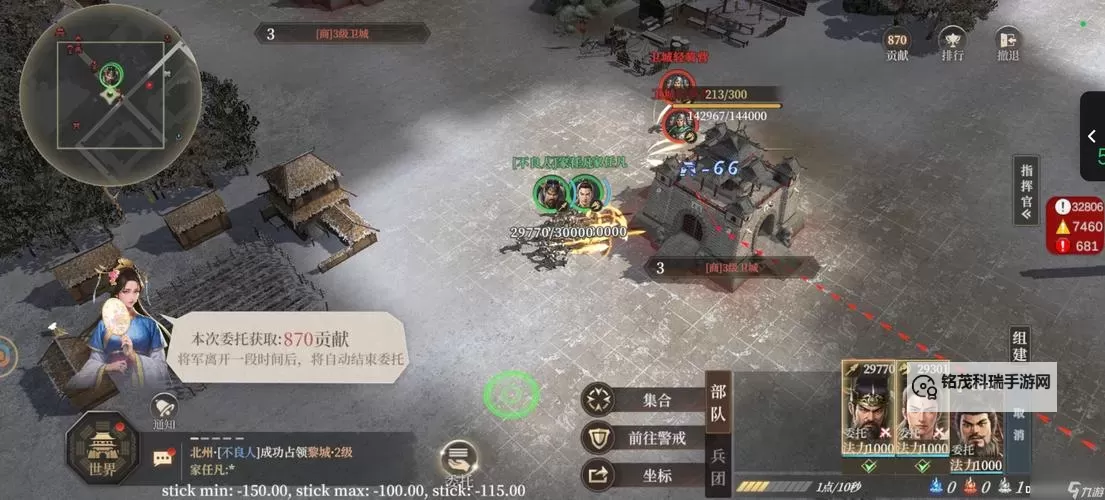Open the chat bubble icon

tap(163, 459)
